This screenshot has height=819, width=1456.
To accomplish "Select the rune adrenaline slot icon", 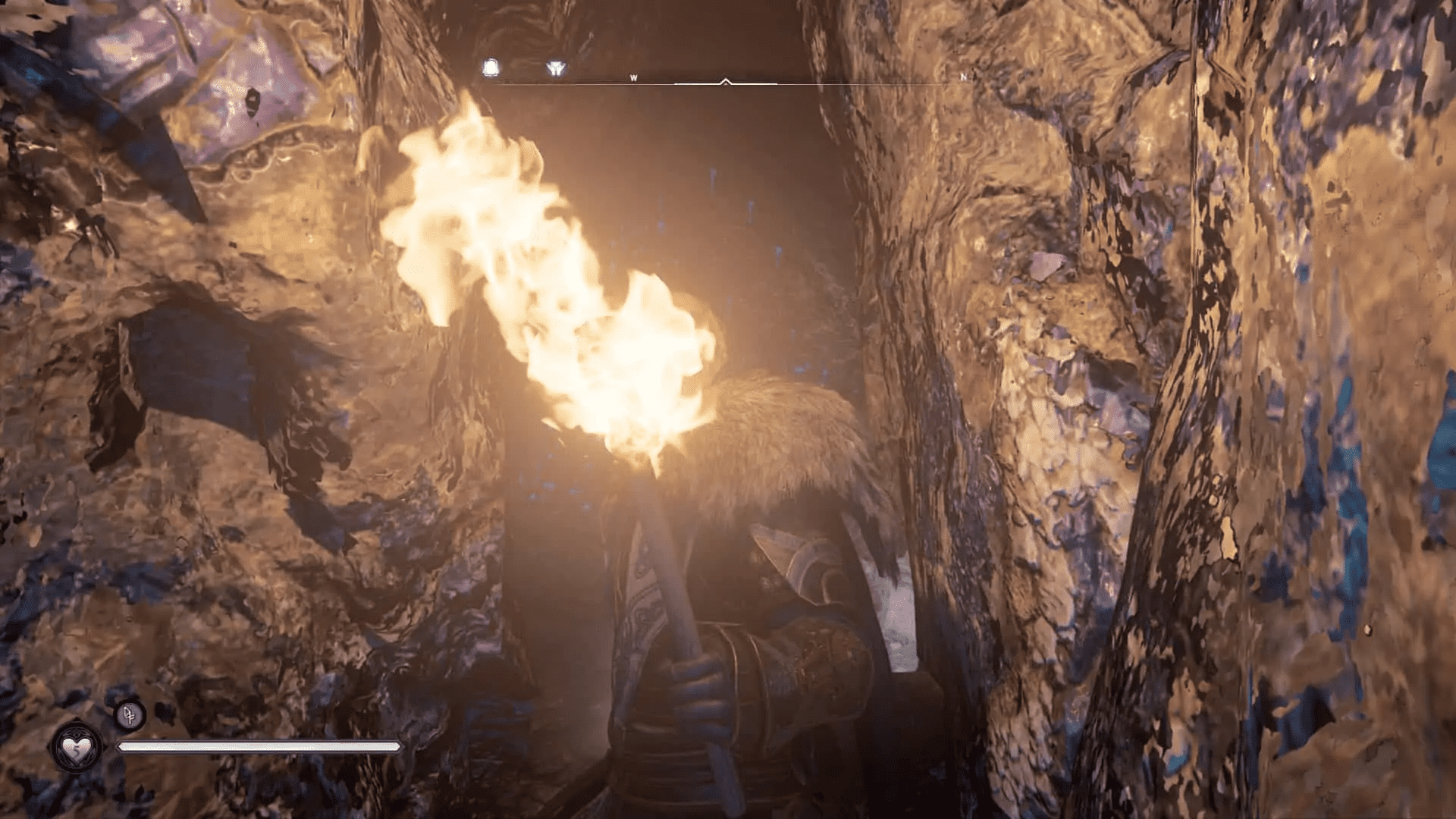I will coord(130,715).
